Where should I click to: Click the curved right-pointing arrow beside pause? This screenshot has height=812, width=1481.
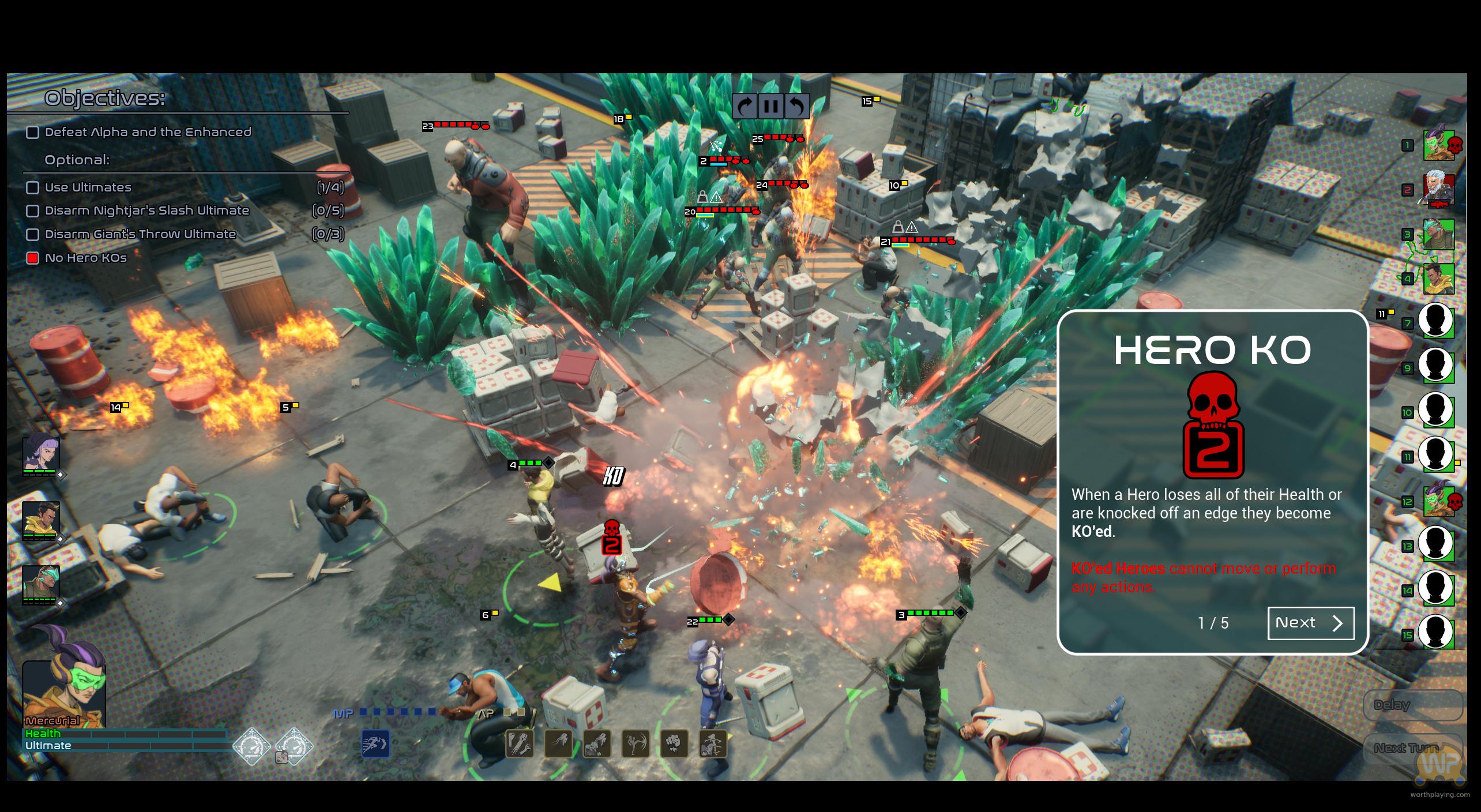746,106
